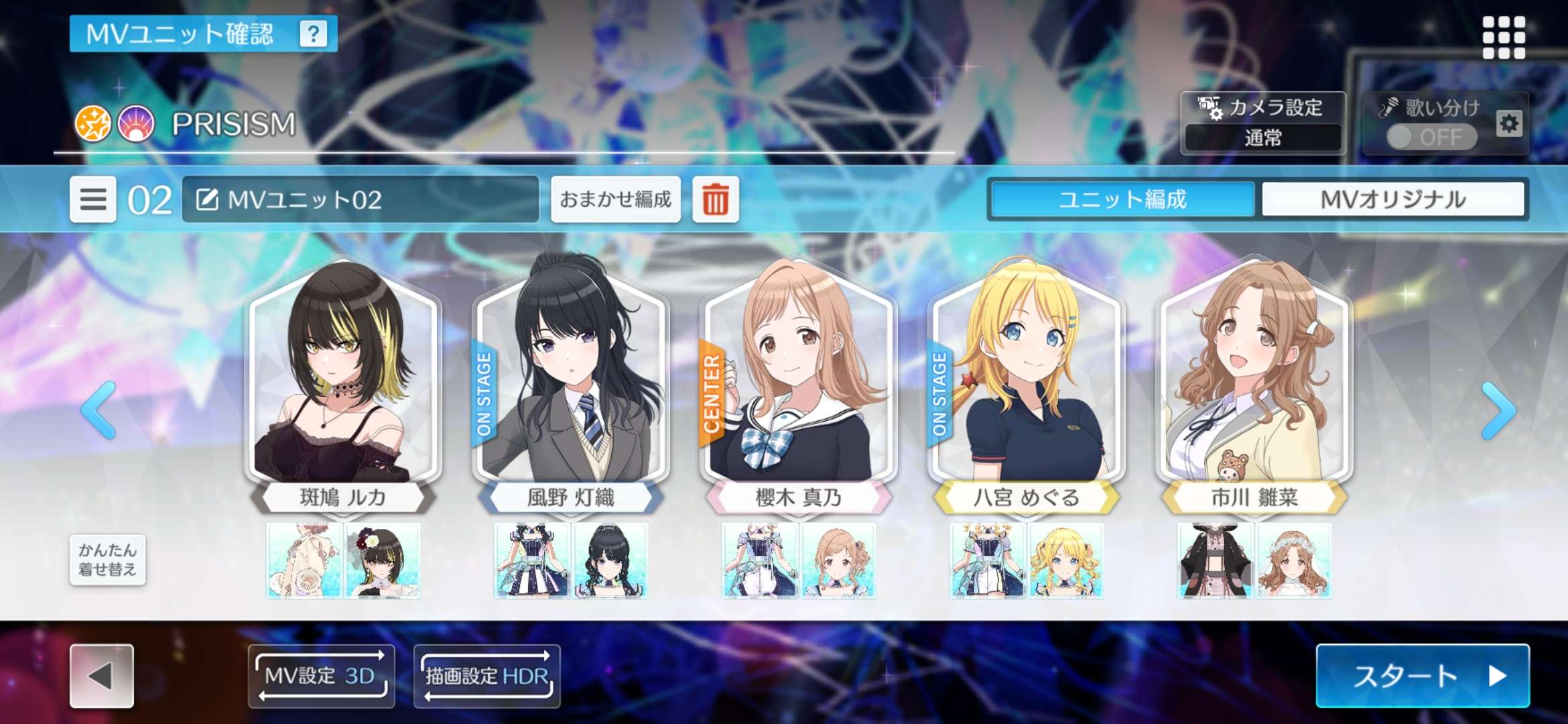Switch MV設定 3D mode

pyautogui.click(x=321, y=676)
